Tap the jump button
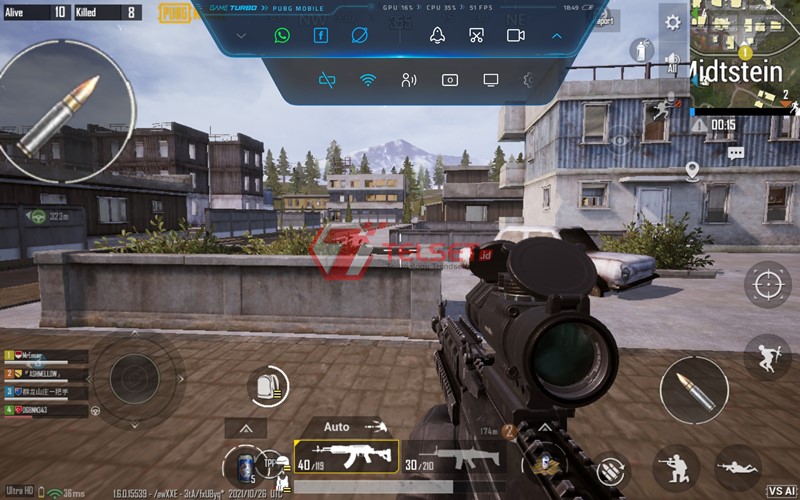 pos(767,356)
